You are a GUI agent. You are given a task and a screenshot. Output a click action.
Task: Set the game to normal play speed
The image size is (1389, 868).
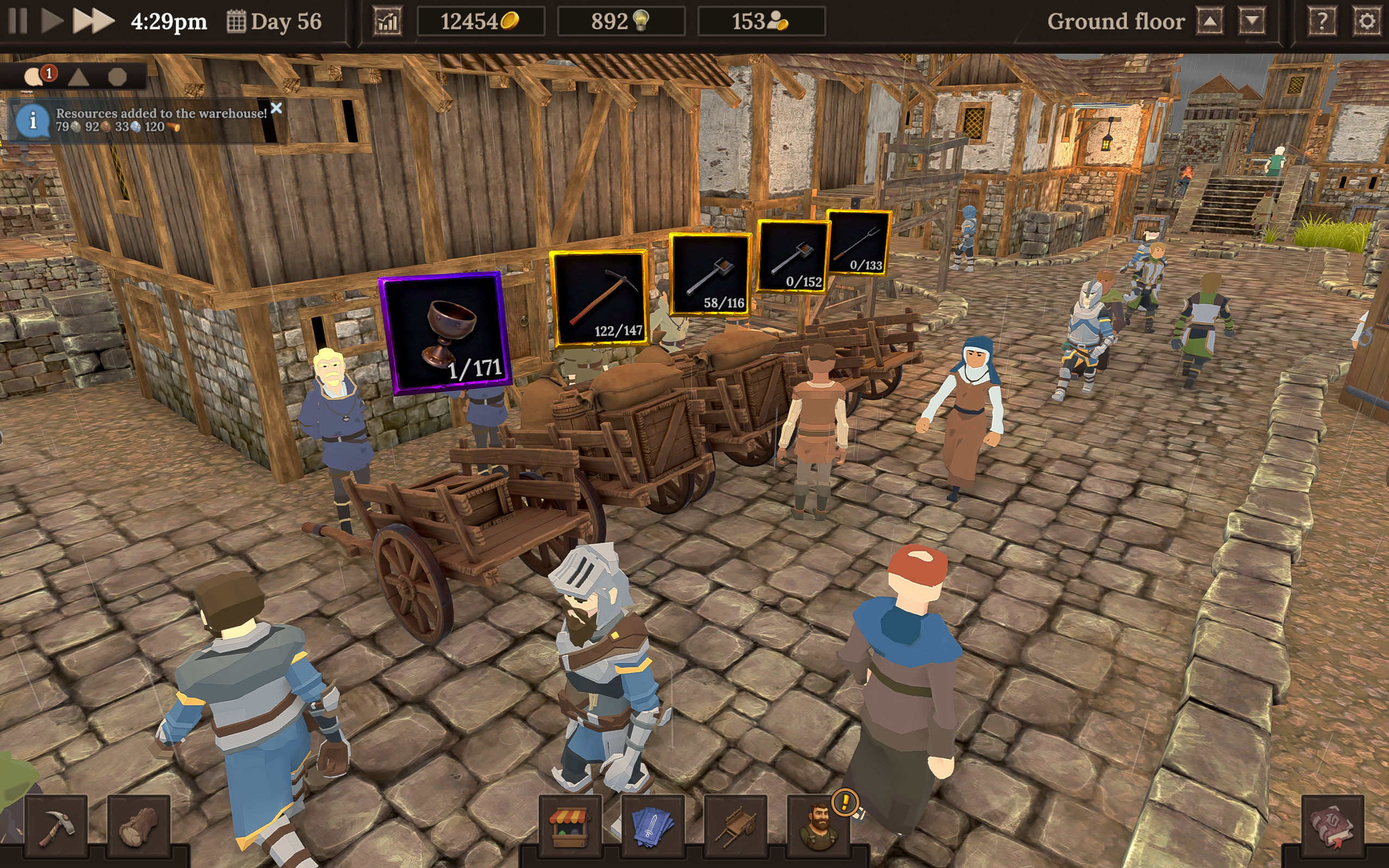point(52,21)
